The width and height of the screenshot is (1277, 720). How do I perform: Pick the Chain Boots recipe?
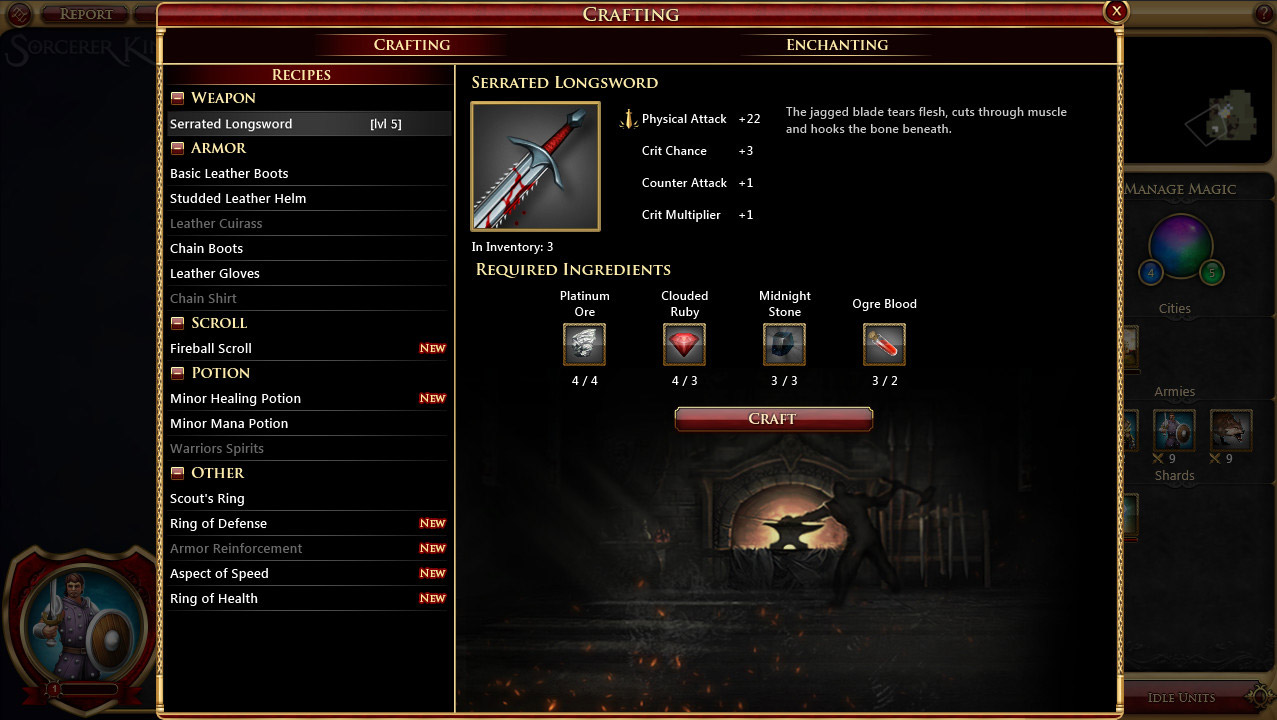206,249
